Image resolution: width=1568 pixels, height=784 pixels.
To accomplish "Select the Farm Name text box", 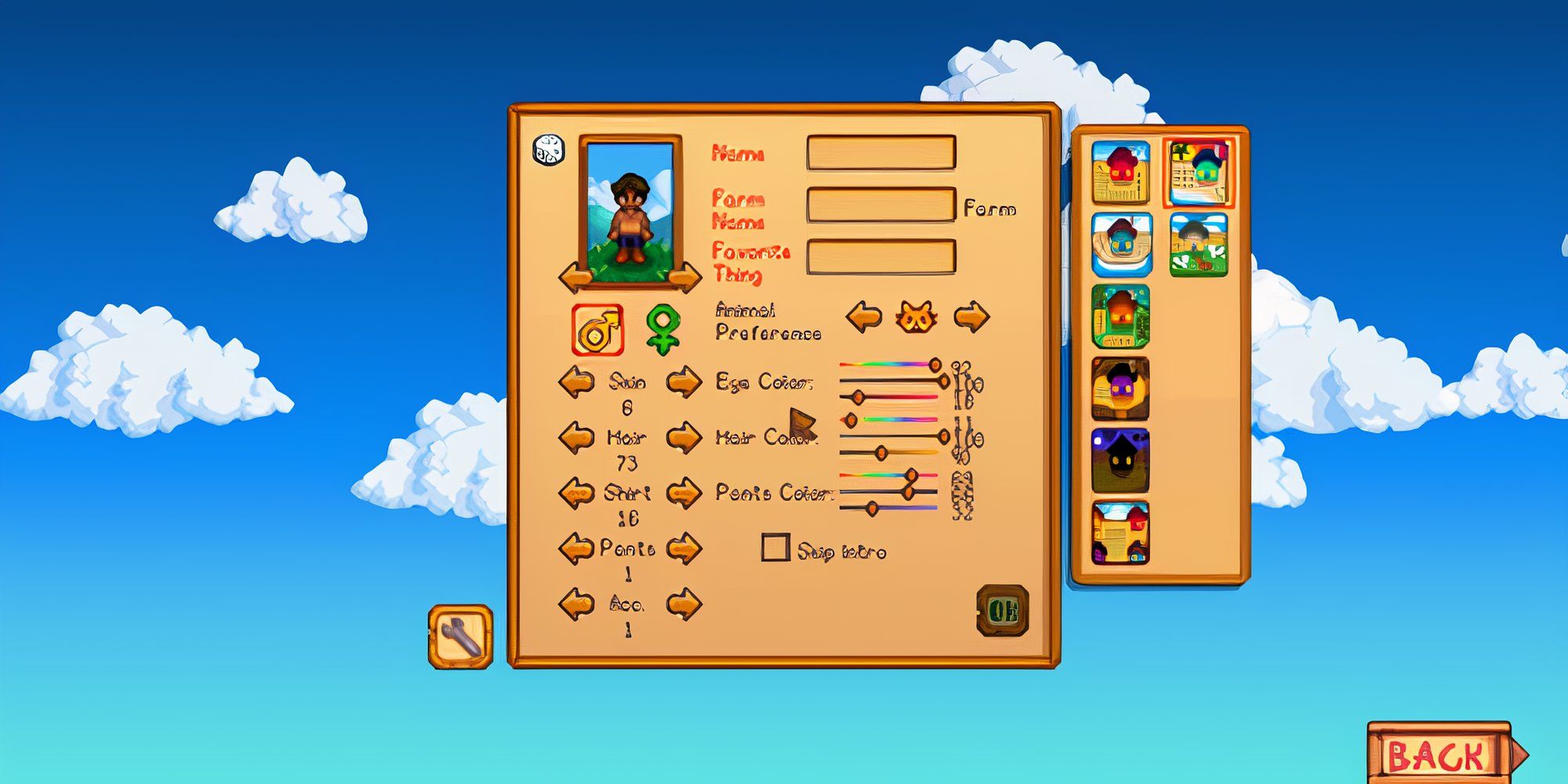I will [880, 205].
